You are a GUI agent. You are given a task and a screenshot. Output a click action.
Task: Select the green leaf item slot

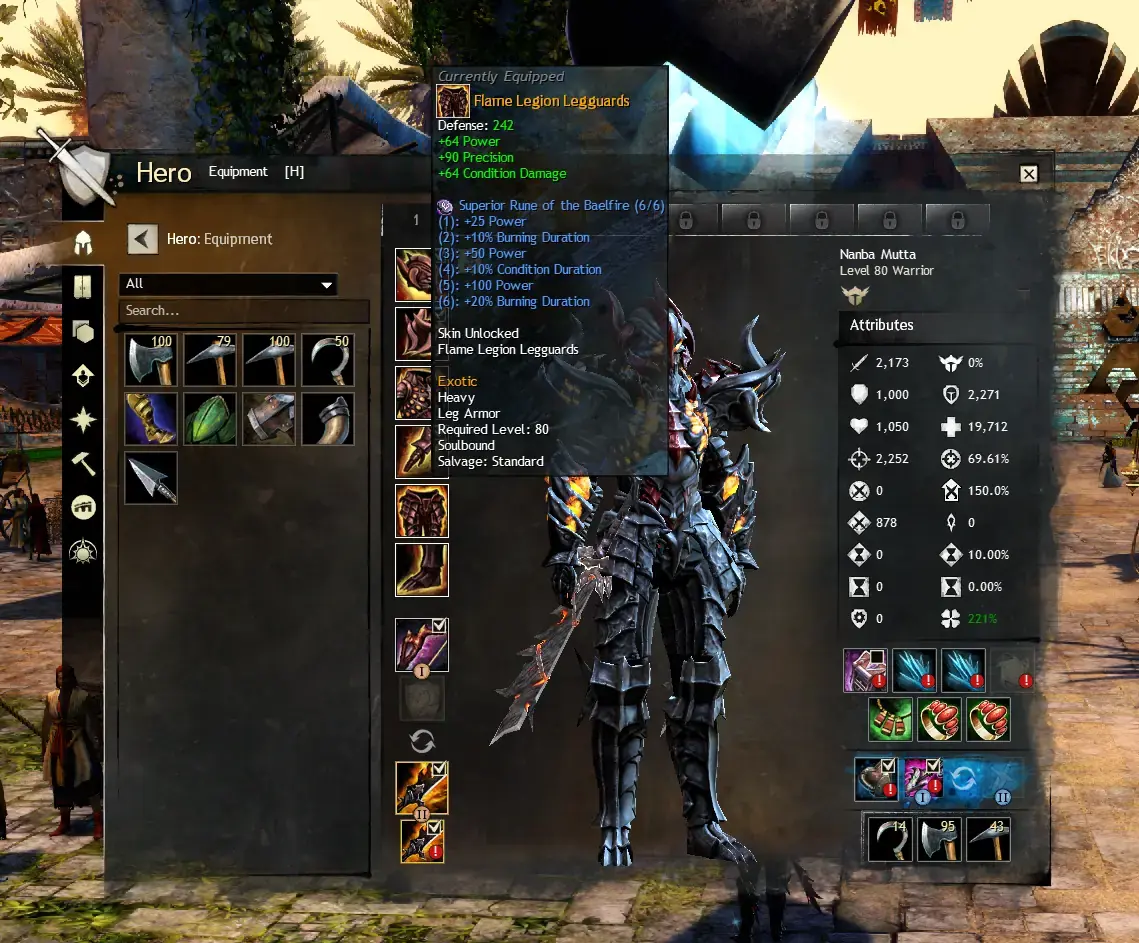pos(210,419)
